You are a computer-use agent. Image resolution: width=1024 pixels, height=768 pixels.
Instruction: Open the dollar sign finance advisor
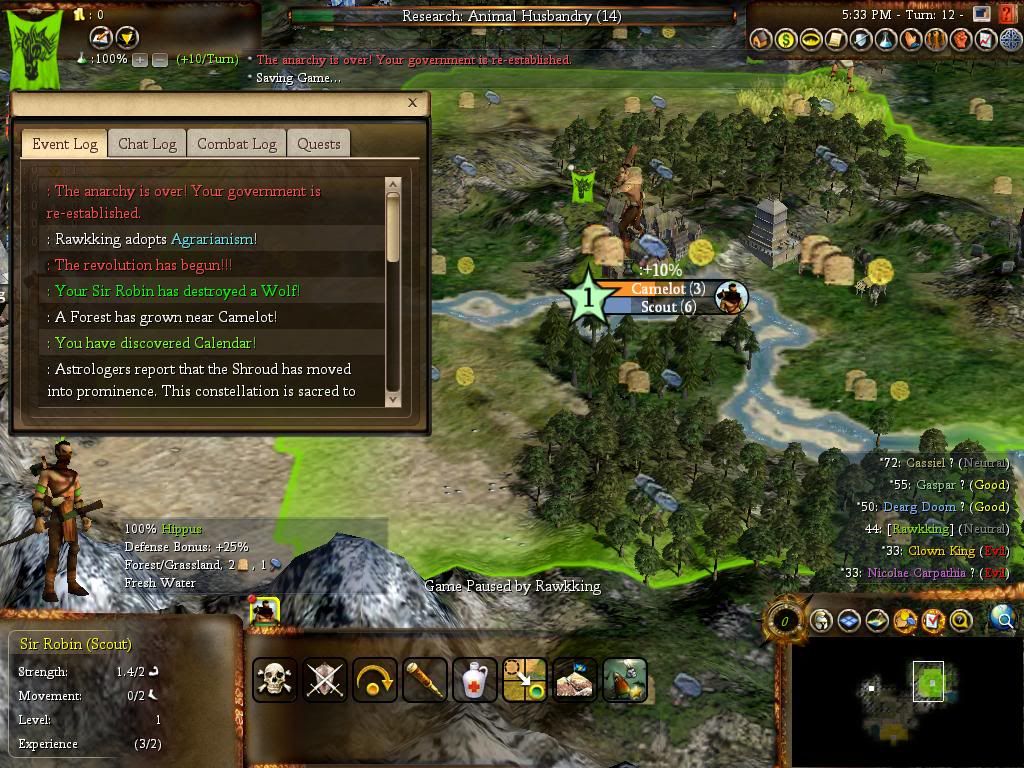785,40
